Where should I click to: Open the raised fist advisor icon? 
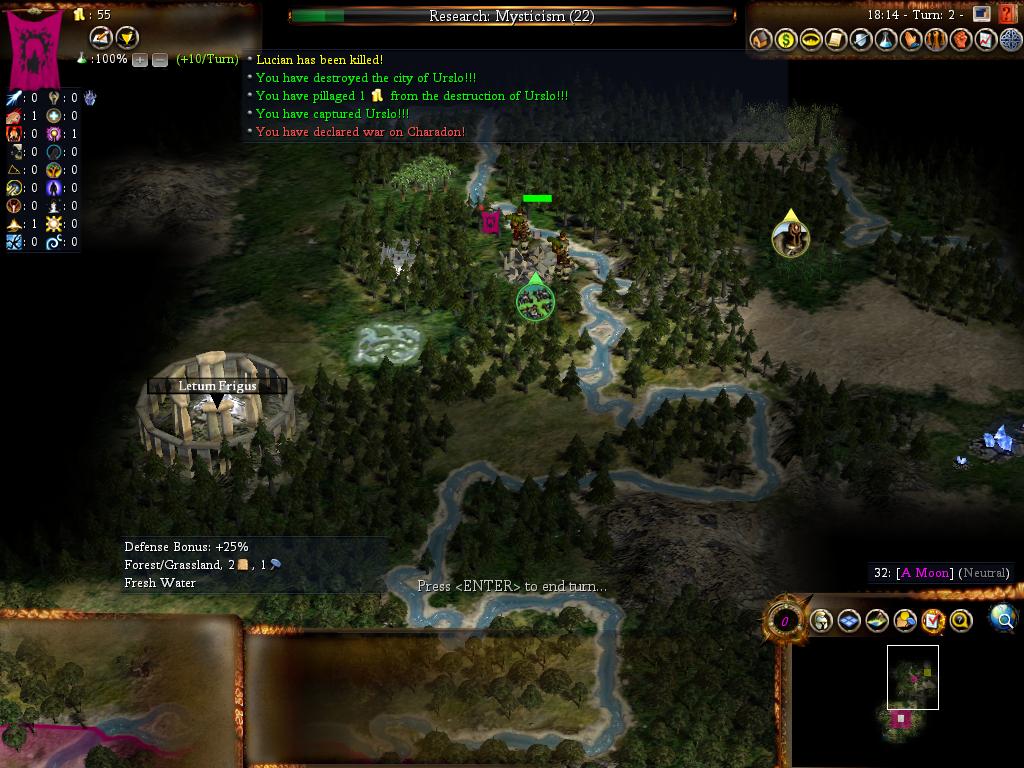(x=961, y=40)
